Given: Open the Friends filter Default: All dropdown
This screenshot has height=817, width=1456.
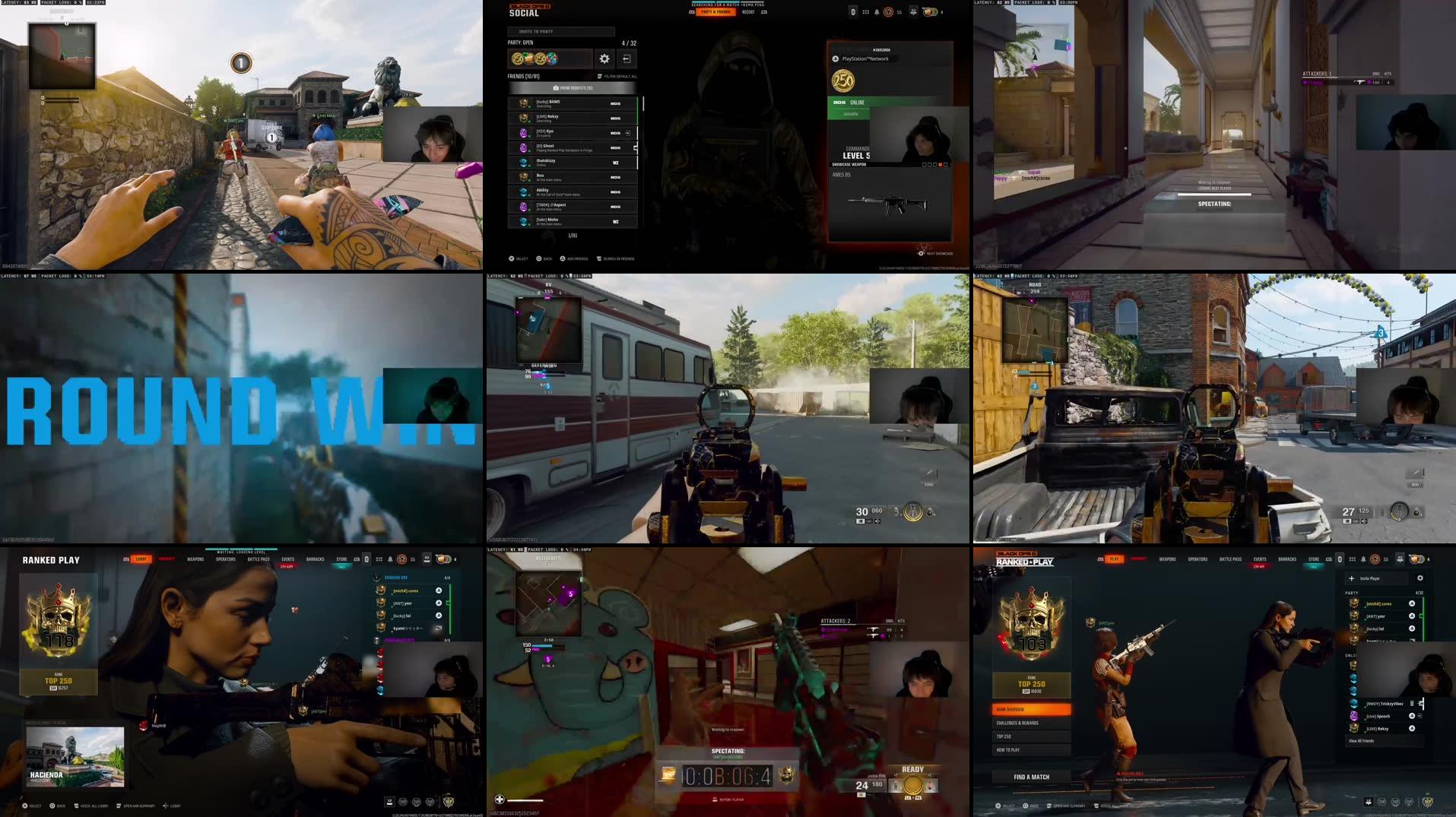Looking at the screenshot, I should (617, 77).
